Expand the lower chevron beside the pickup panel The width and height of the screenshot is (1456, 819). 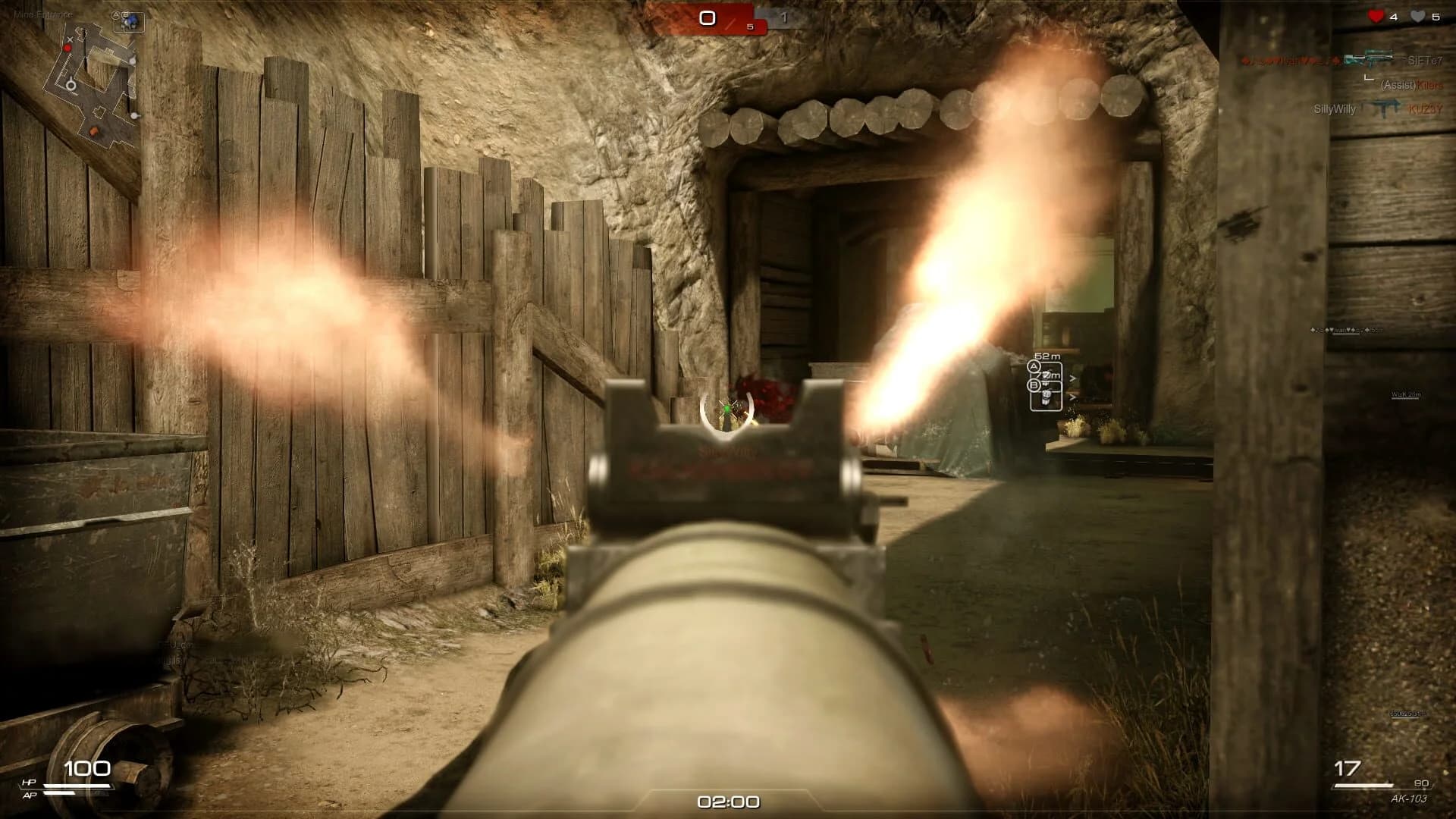[1072, 397]
